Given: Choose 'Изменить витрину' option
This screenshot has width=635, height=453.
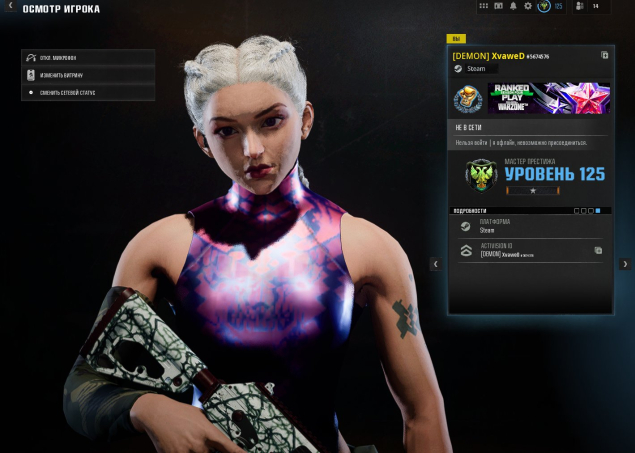Looking at the screenshot, I should tap(88, 75).
